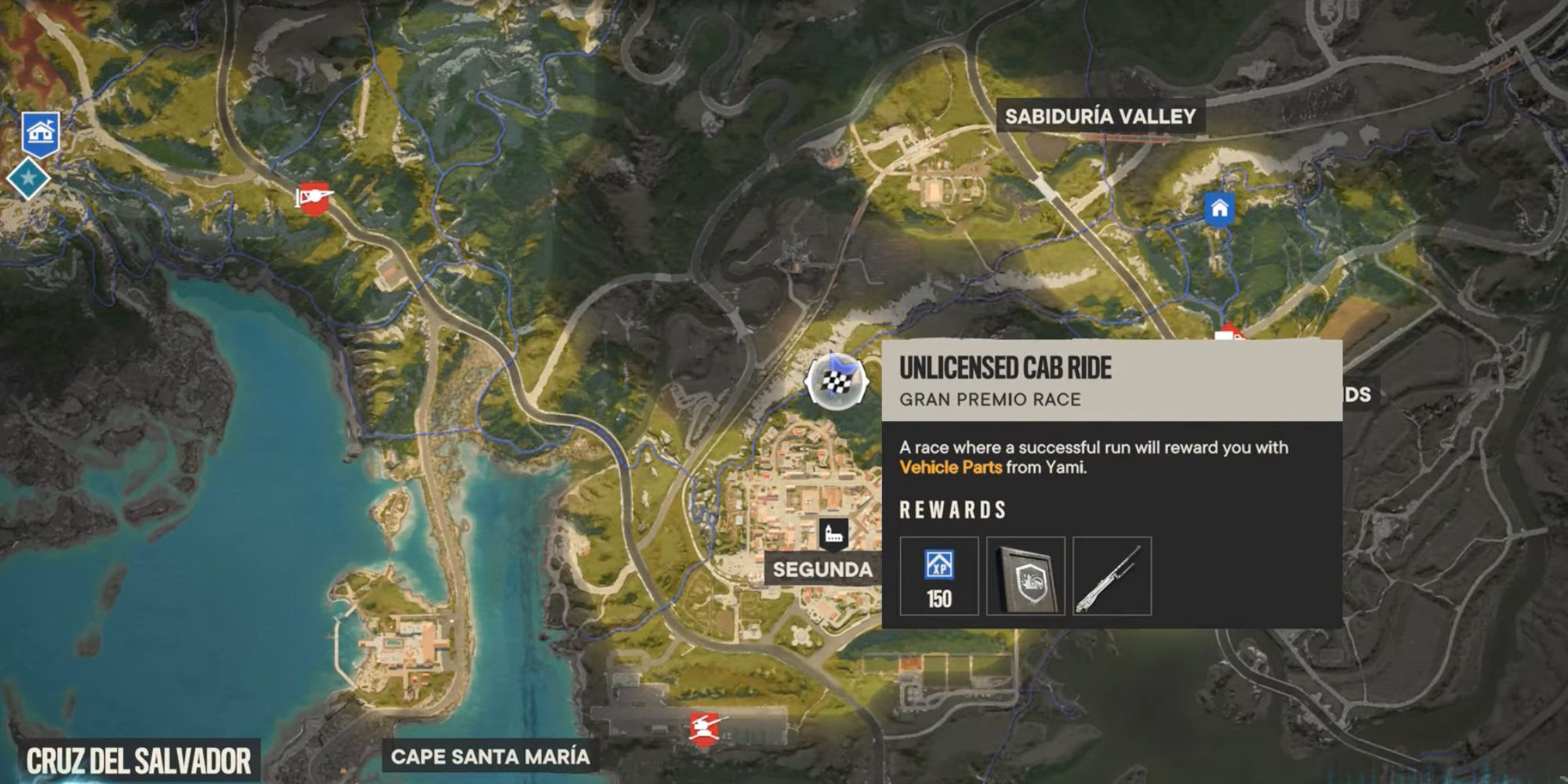Select the SABIDURÍA VALLEY region label
Screen dimensions: 1568x784
tap(1099, 118)
